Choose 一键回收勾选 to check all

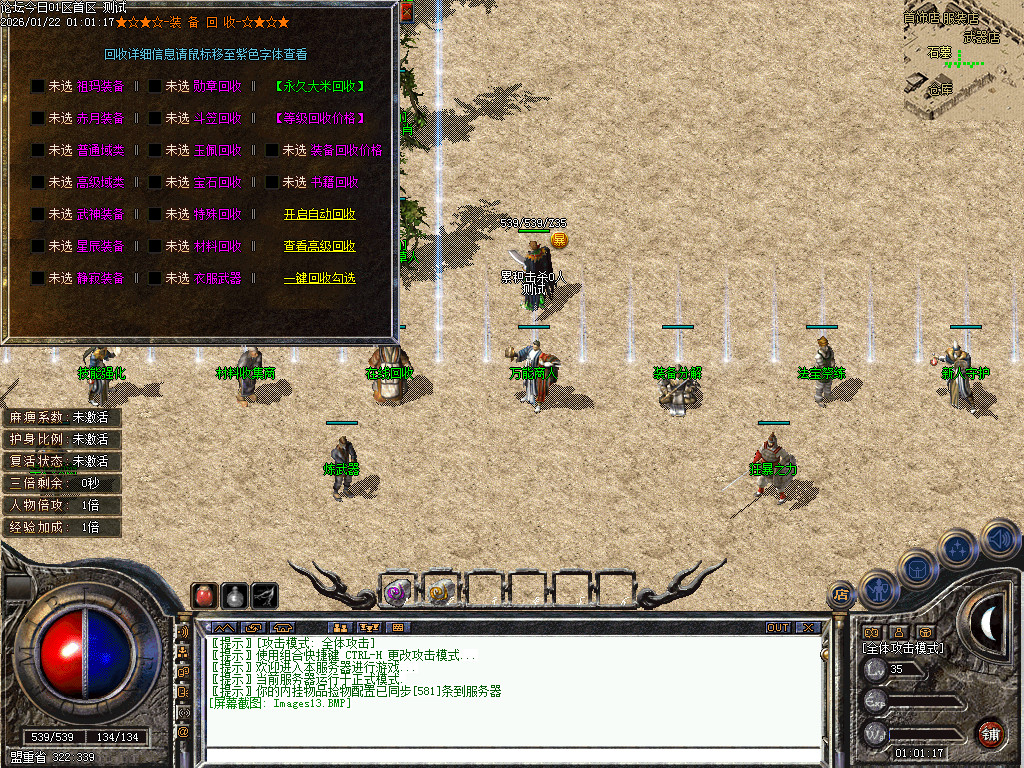tap(319, 278)
